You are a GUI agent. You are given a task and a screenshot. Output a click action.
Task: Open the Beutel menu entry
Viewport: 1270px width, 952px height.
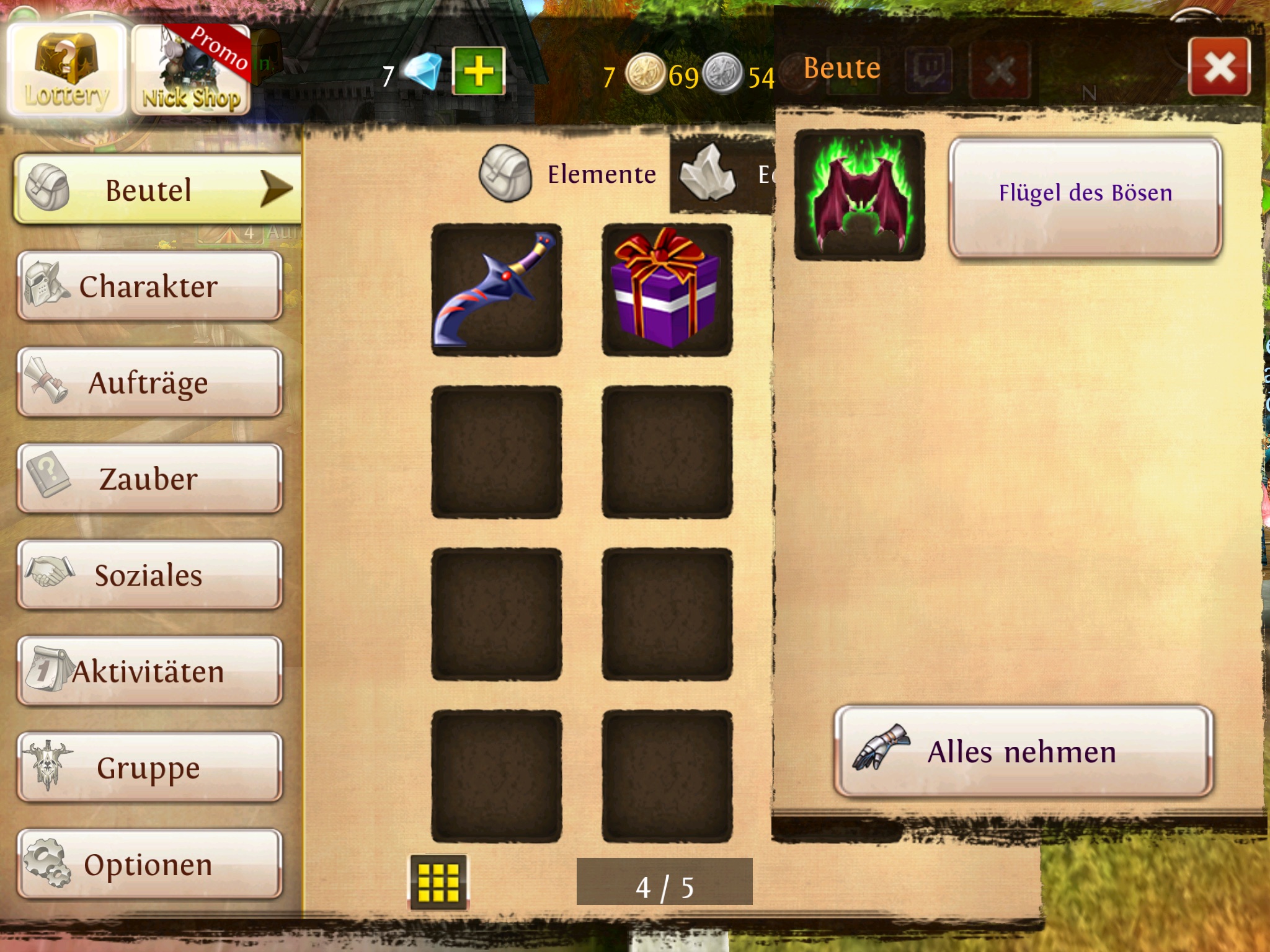pos(158,189)
